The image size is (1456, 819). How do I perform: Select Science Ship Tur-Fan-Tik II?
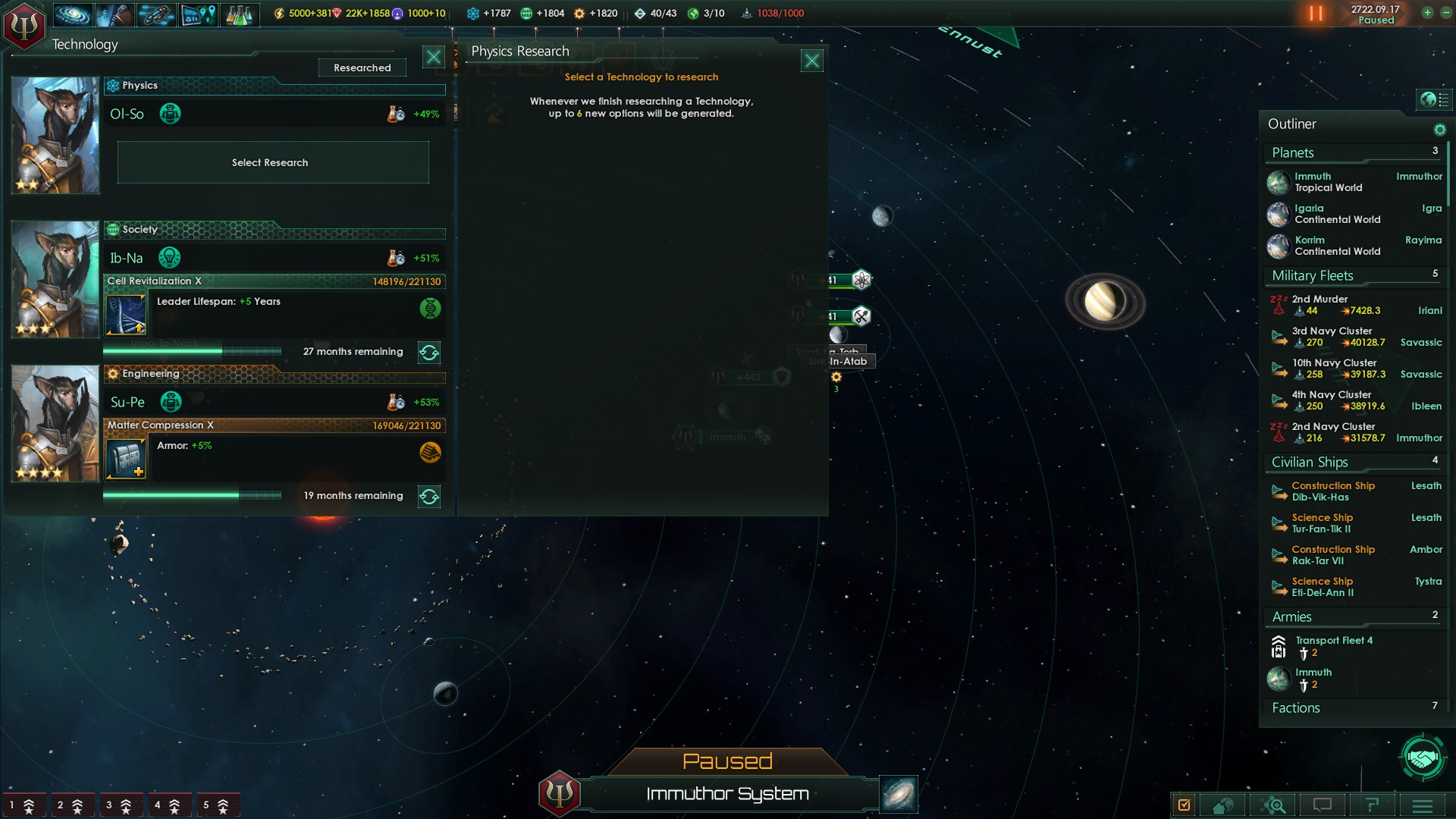[x=1322, y=523]
